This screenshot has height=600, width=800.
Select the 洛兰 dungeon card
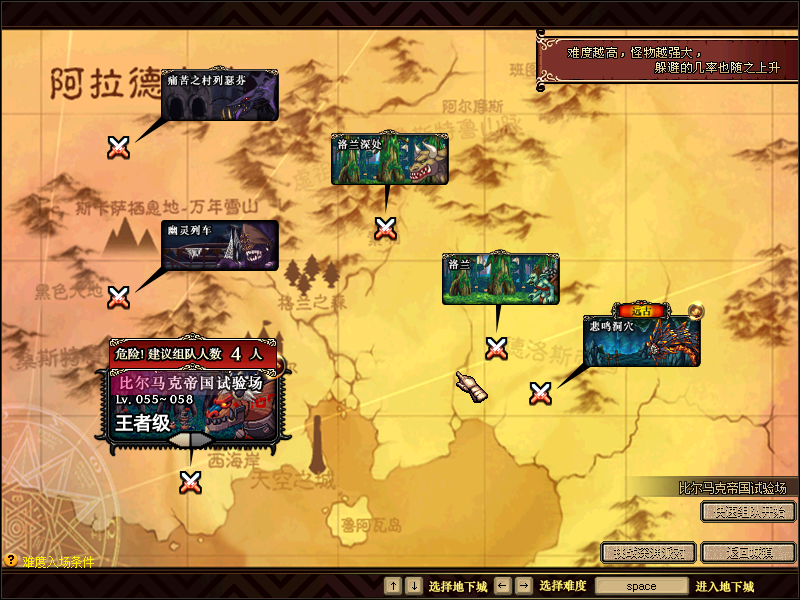click(501, 279)
